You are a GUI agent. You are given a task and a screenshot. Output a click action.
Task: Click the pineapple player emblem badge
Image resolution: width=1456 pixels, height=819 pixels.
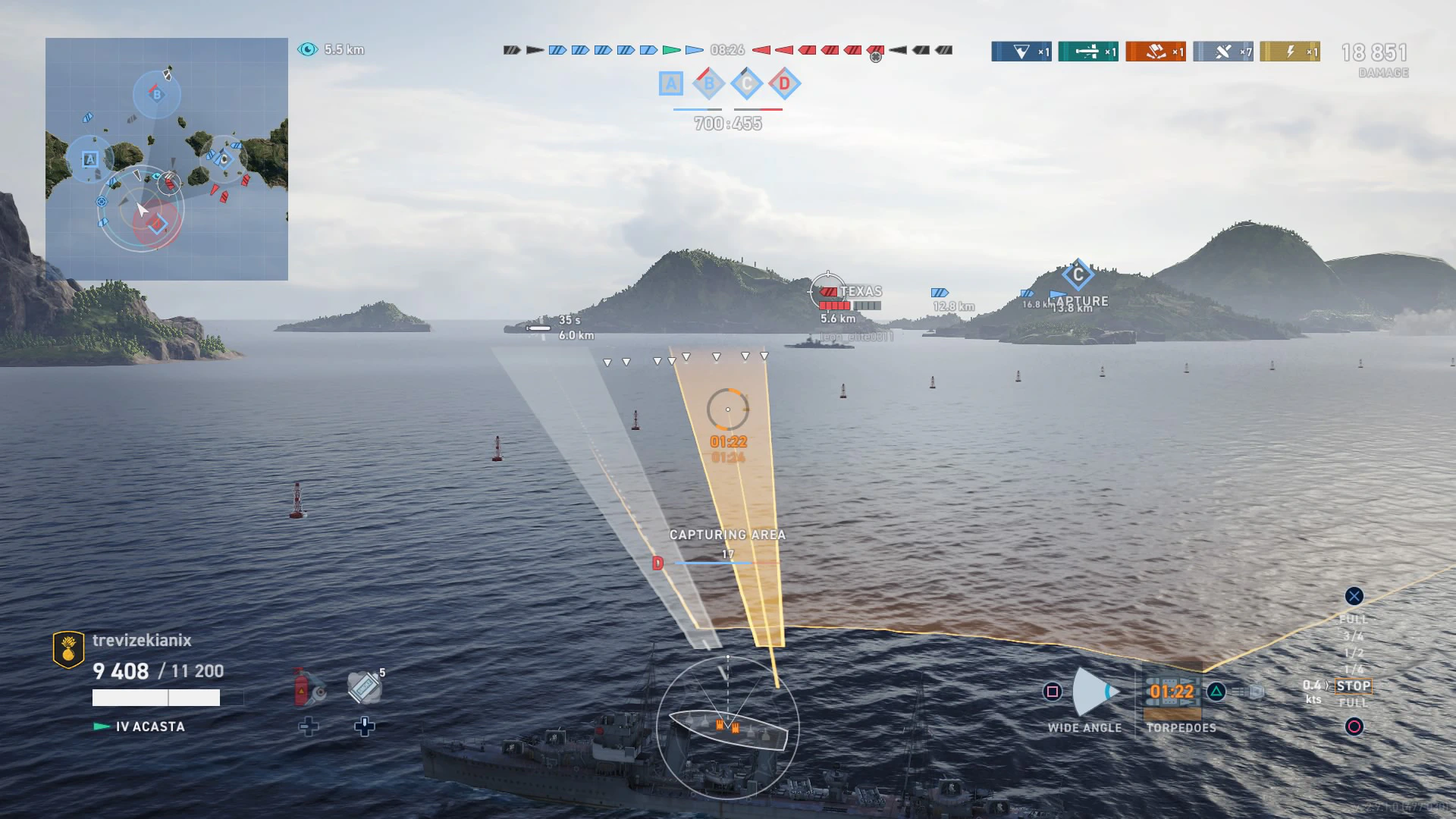coord(68,649)
